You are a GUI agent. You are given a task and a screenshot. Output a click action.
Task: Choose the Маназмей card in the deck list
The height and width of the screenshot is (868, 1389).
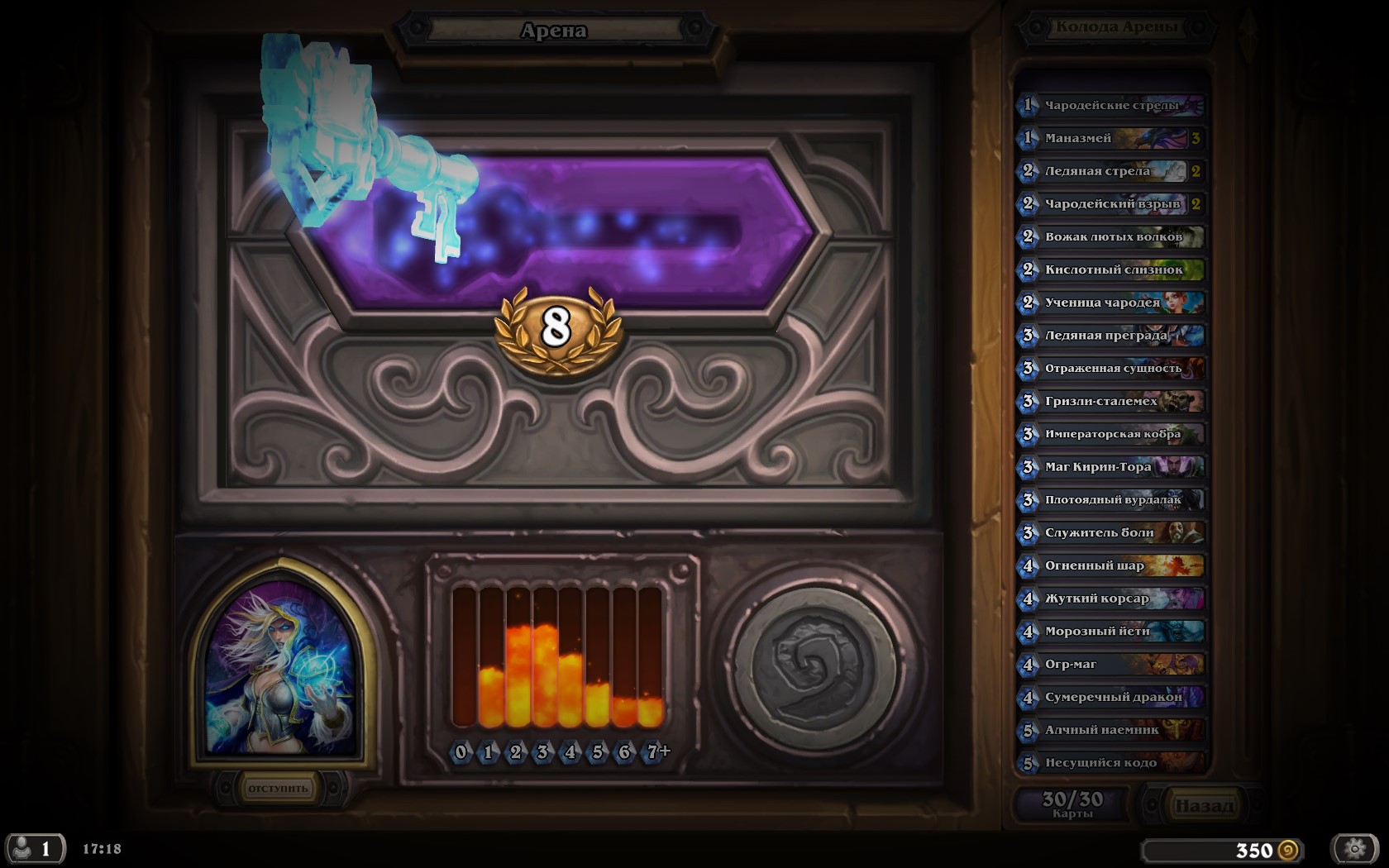tap(1110, 138)
